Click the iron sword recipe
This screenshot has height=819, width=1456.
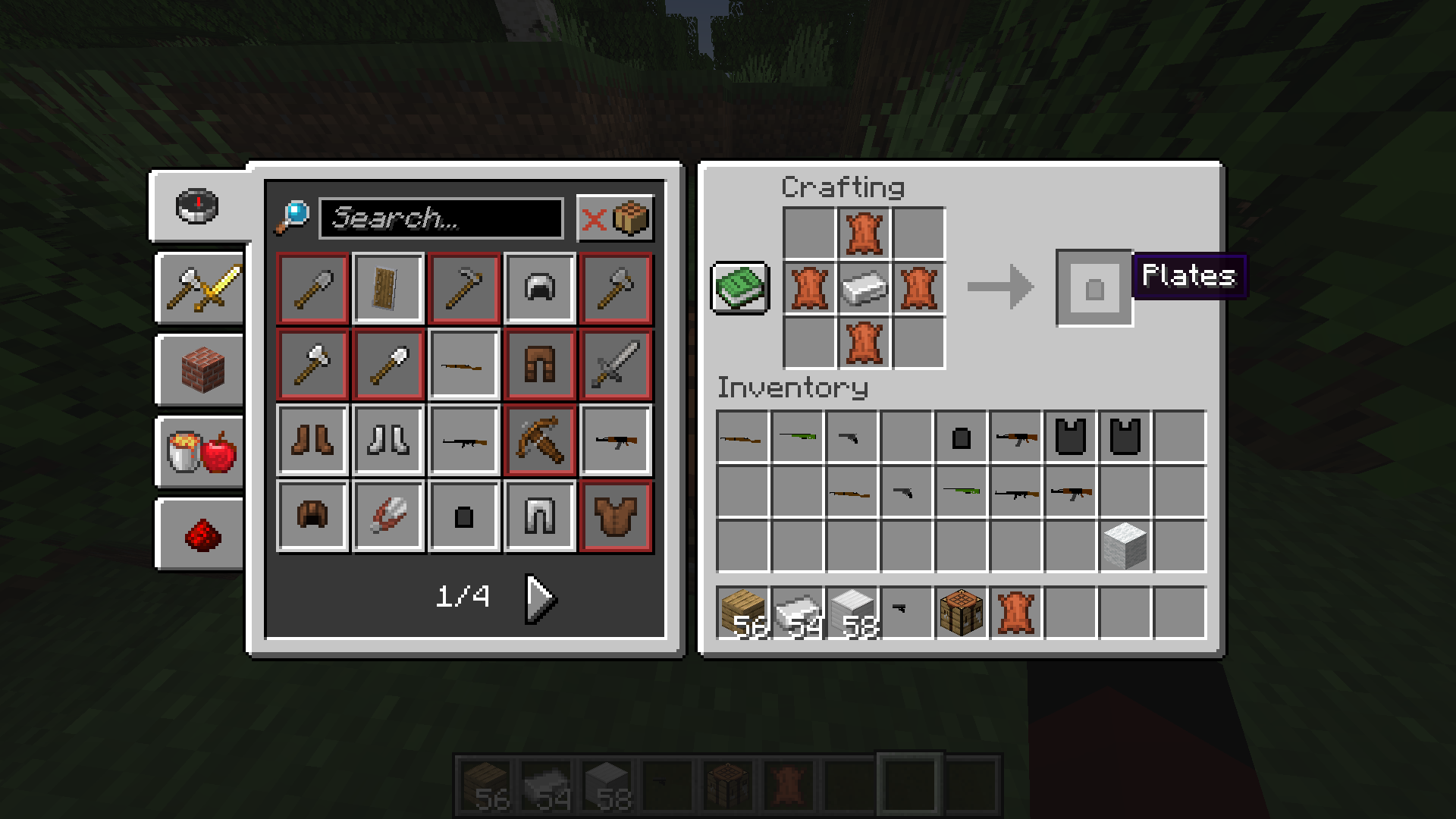[616, 364]
